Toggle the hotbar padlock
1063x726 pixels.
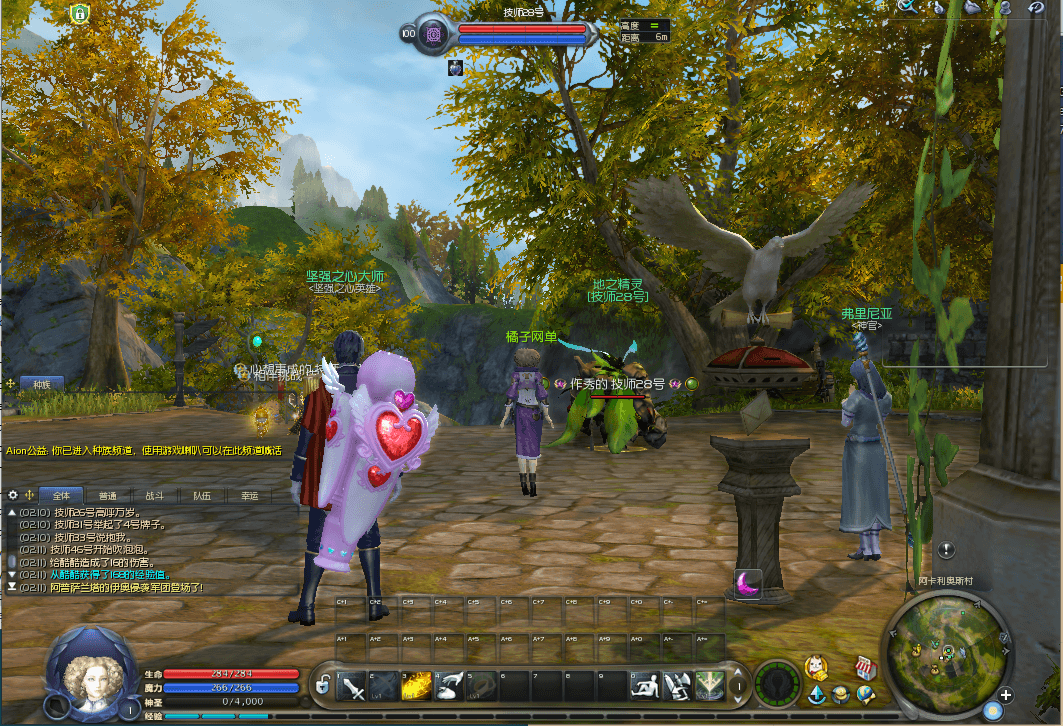click(x=322, y=686)
